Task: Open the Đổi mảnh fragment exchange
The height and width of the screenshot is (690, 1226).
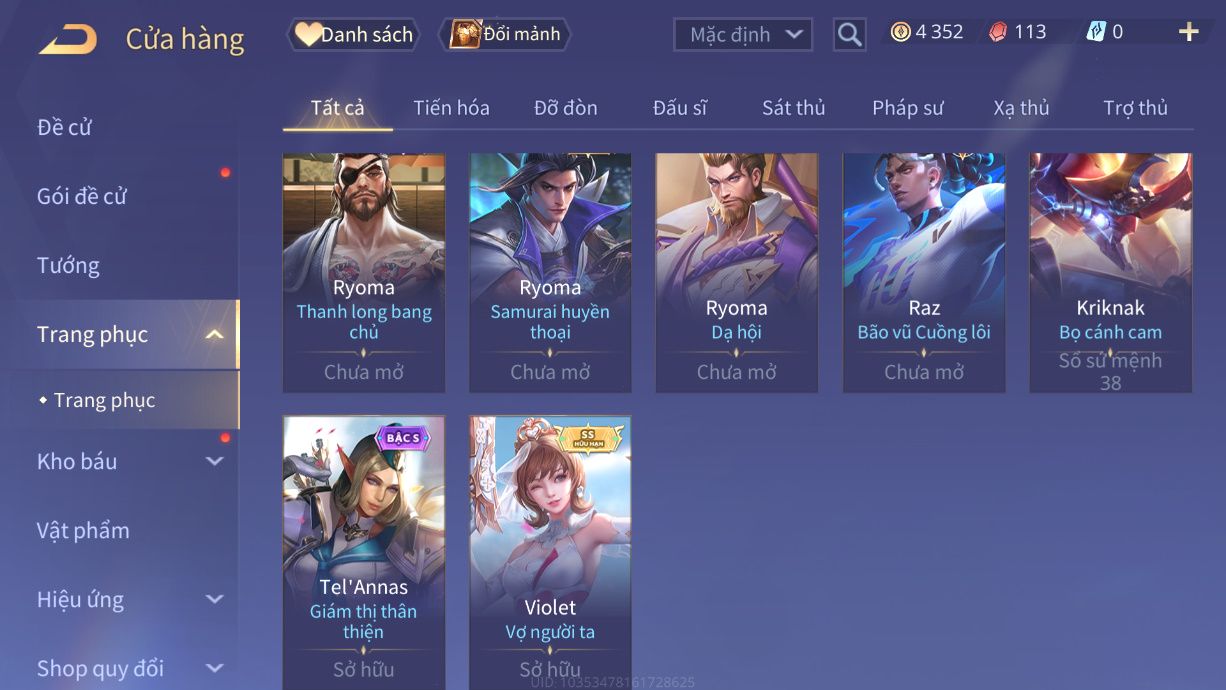Action: coord(506,35)
